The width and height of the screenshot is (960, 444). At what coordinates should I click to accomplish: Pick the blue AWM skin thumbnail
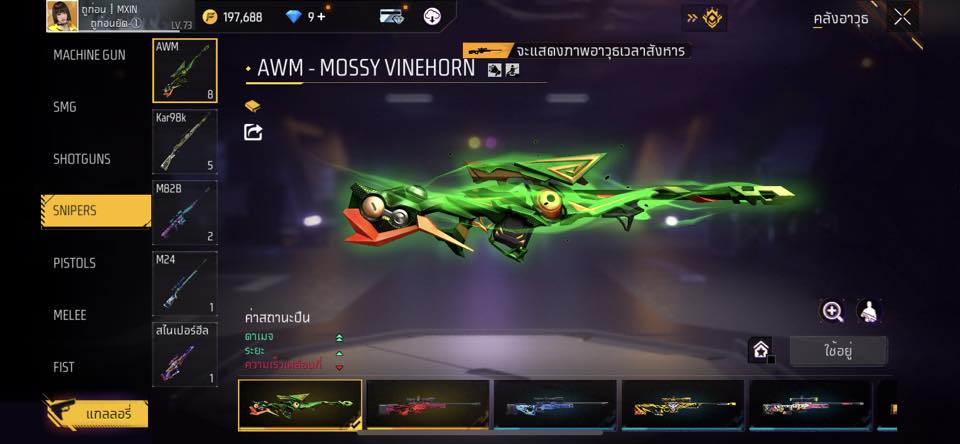[x=555, y=405]
